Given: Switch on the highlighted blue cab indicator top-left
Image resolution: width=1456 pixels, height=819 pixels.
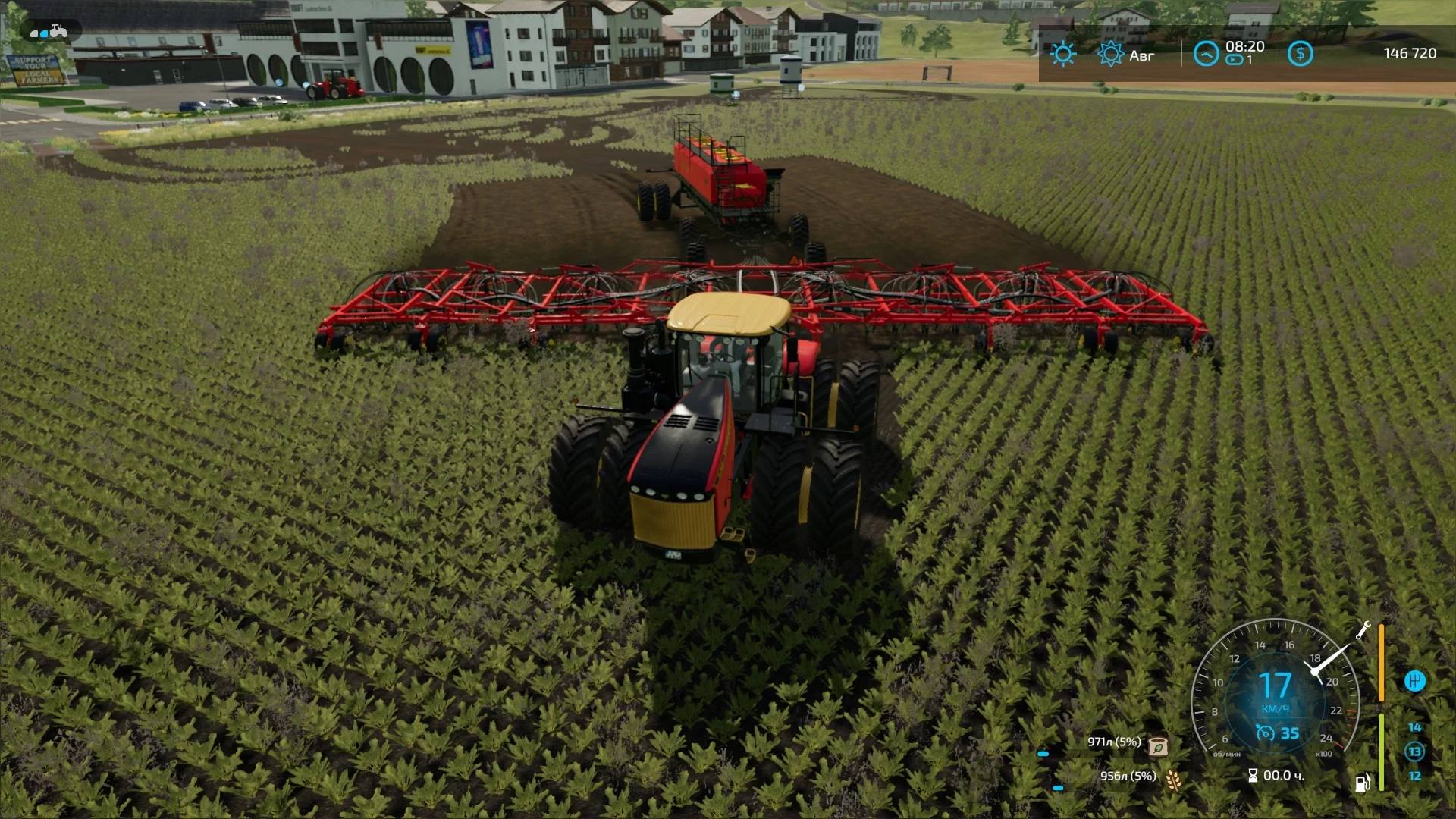Looking at the screenshot, I should coord(44,33).
